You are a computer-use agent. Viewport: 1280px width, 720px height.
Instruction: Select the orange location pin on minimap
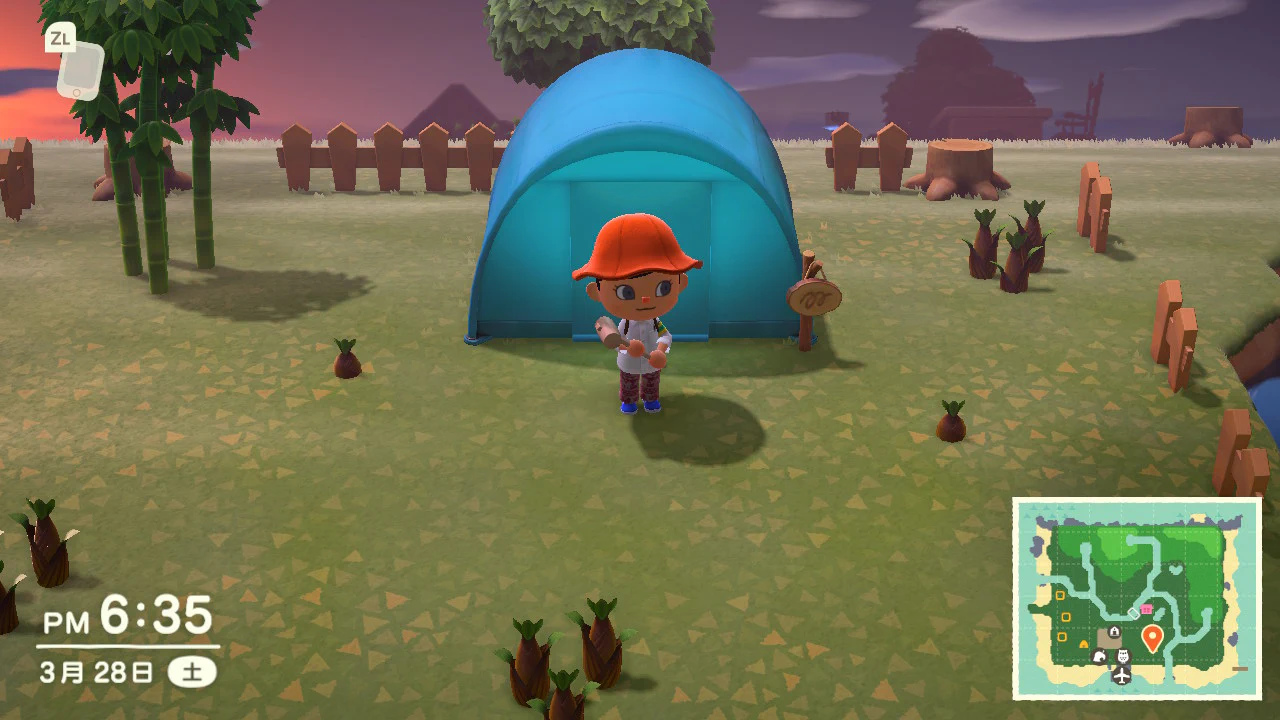(x=1151, y=637)
